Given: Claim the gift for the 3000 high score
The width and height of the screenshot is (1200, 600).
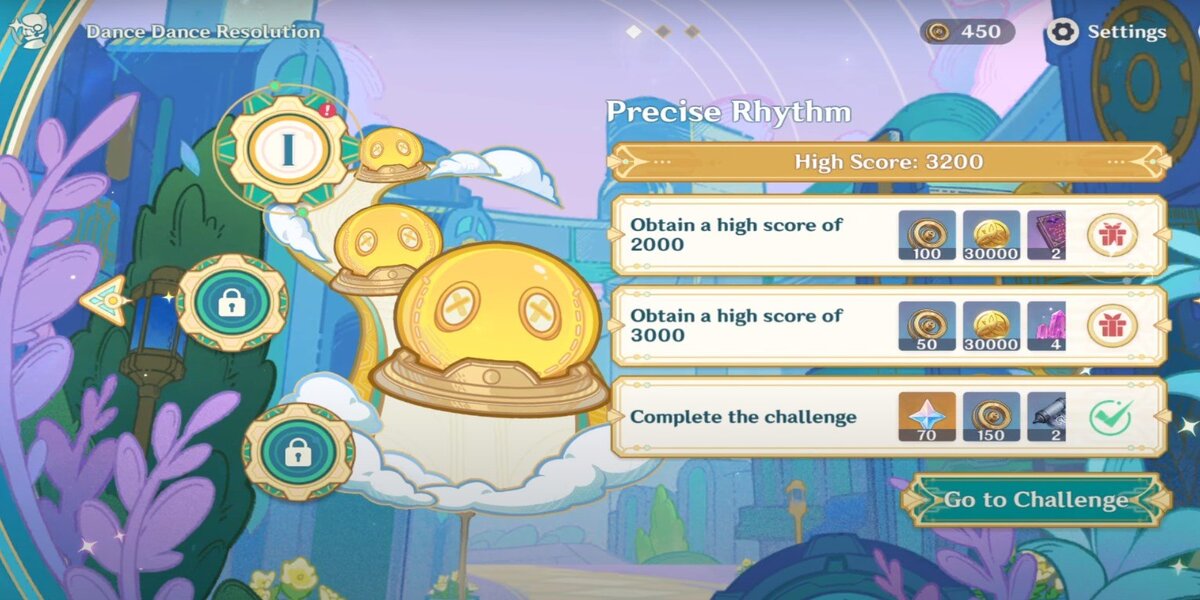Looking at the screenshot, I should [1111, 325].
